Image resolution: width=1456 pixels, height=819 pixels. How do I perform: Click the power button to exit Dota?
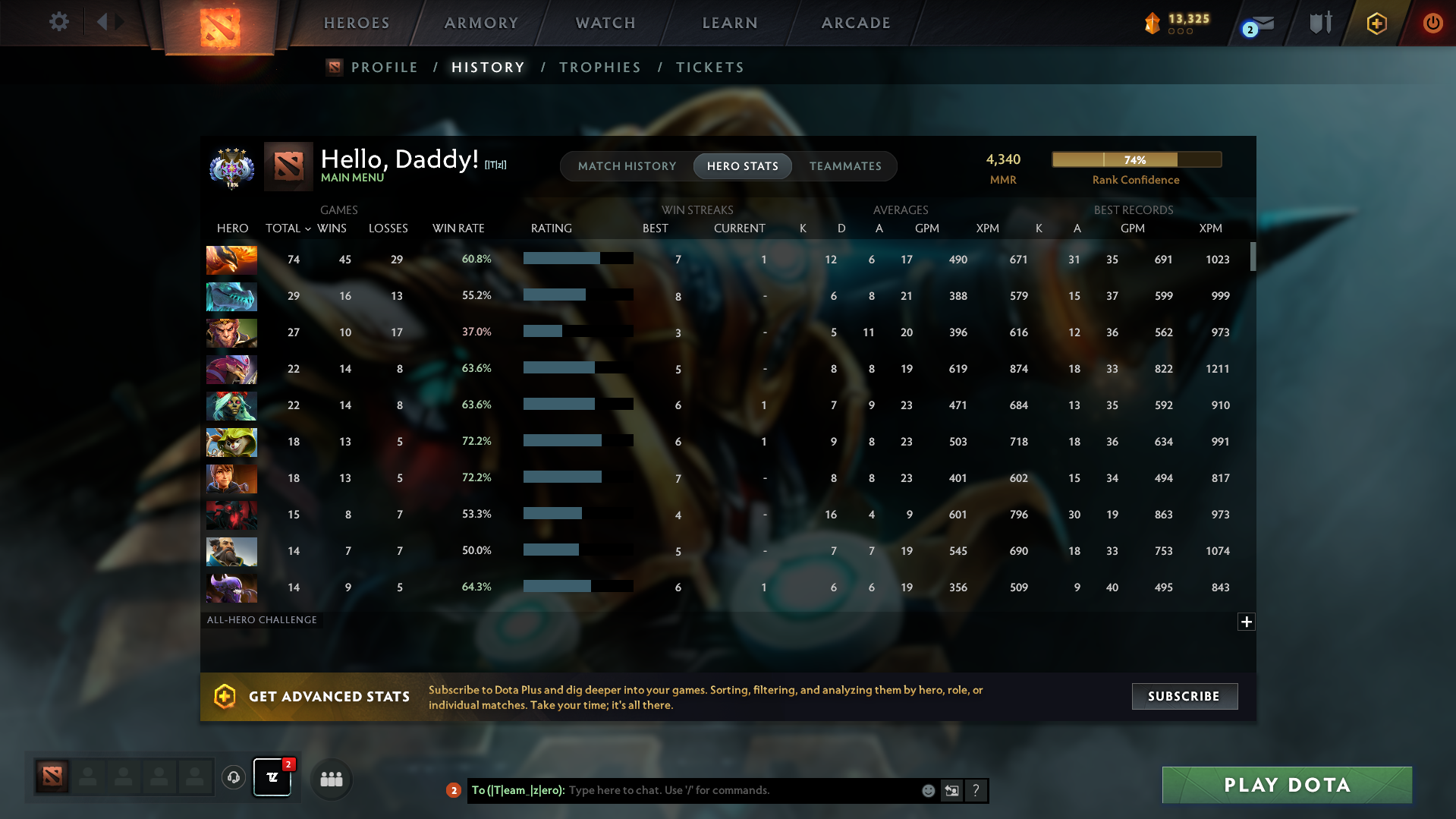1432,23
